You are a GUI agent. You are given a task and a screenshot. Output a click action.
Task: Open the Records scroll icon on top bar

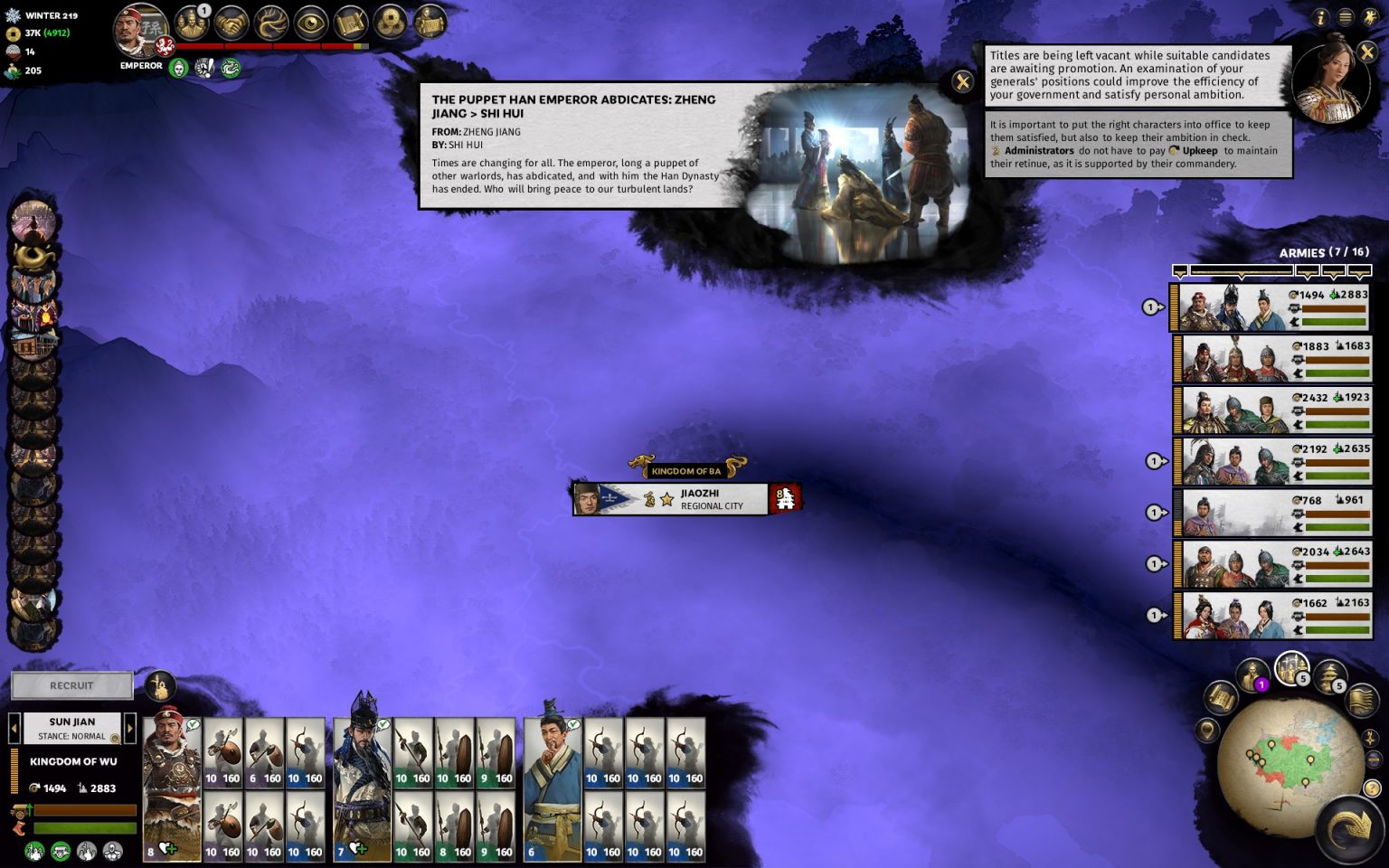[351, 24]
